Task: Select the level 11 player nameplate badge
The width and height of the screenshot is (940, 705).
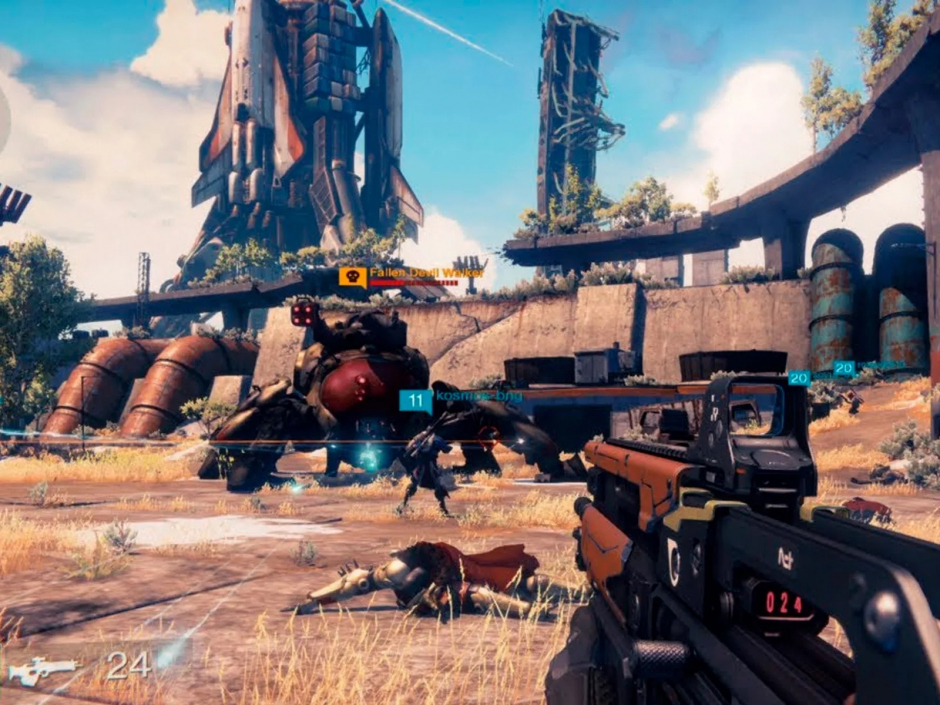Action: (x=416, y=401)
